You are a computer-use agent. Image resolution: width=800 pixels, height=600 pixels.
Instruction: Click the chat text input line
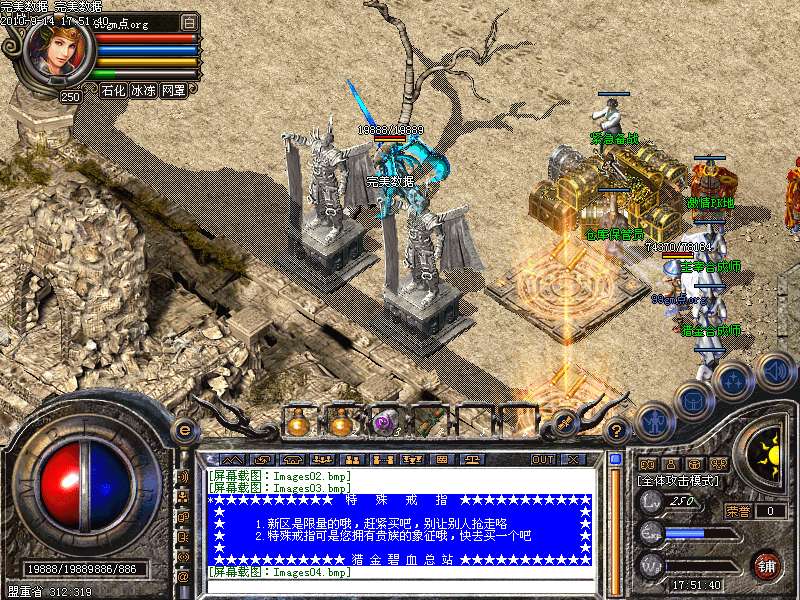pyautogui.click(x=400, y=587)
